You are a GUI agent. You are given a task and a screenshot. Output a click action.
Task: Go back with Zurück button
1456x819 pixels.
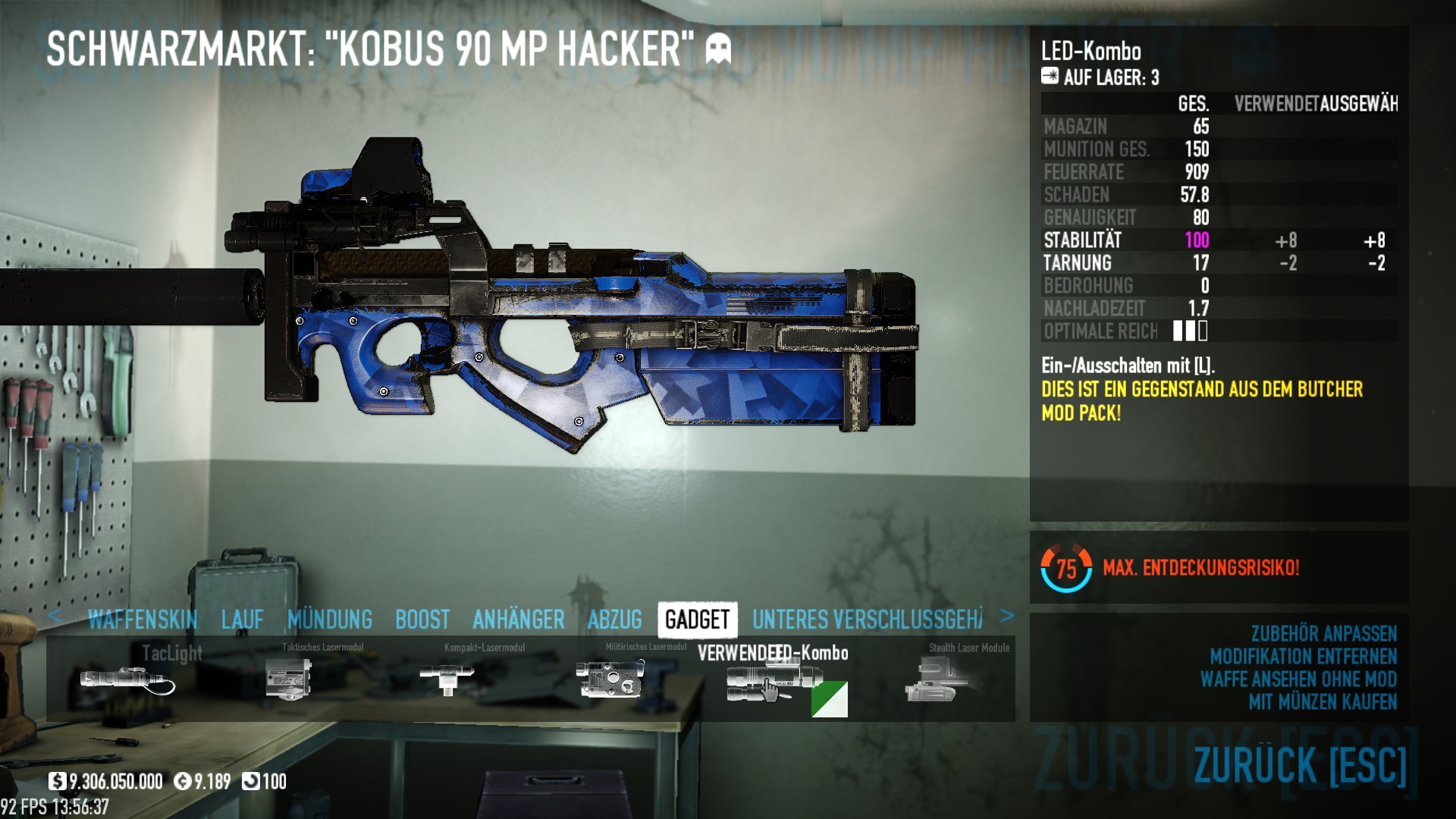(1300, 764)
